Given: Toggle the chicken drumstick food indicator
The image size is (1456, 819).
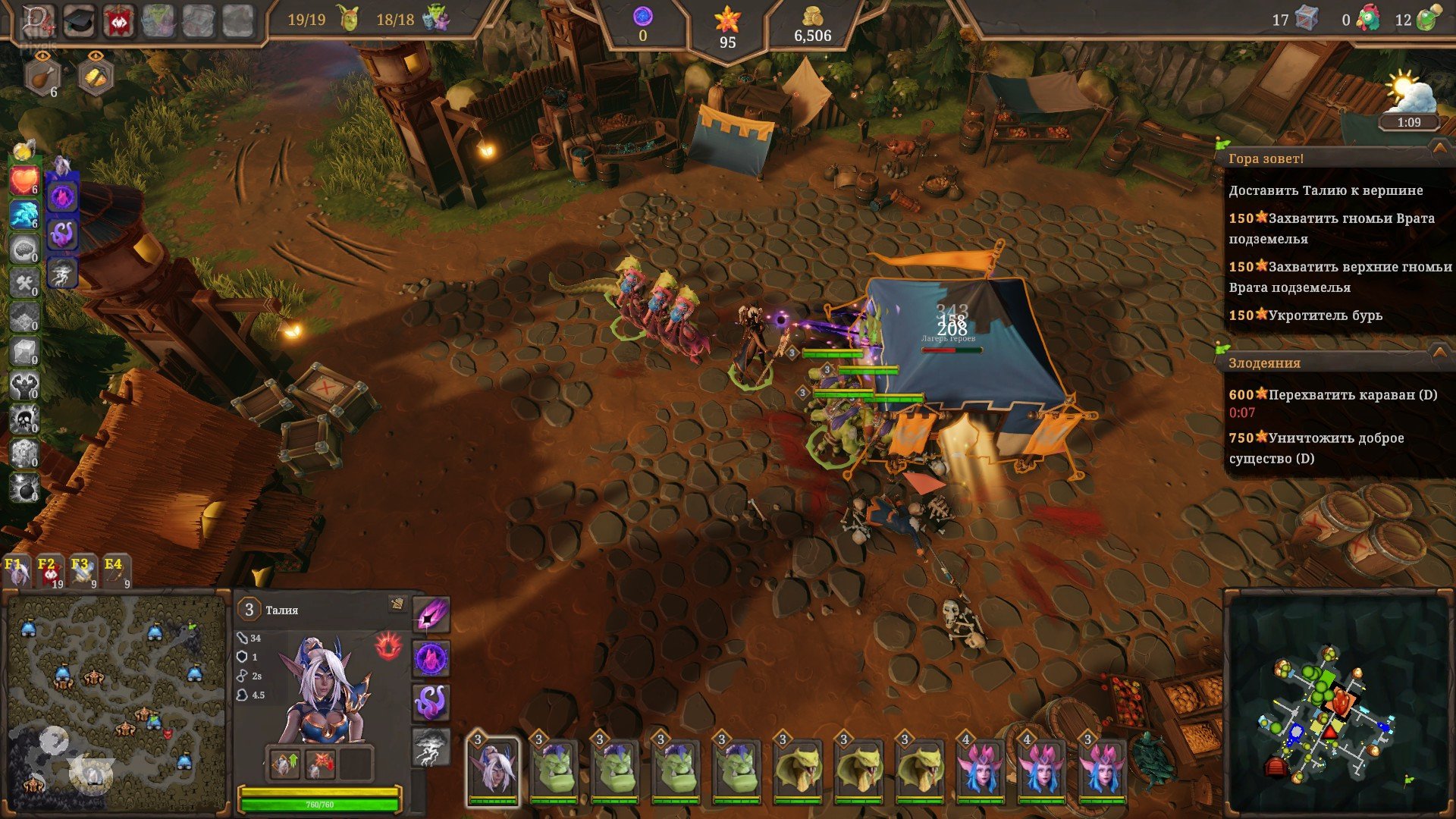Looking at the screenshot, I should click(42, 76).
